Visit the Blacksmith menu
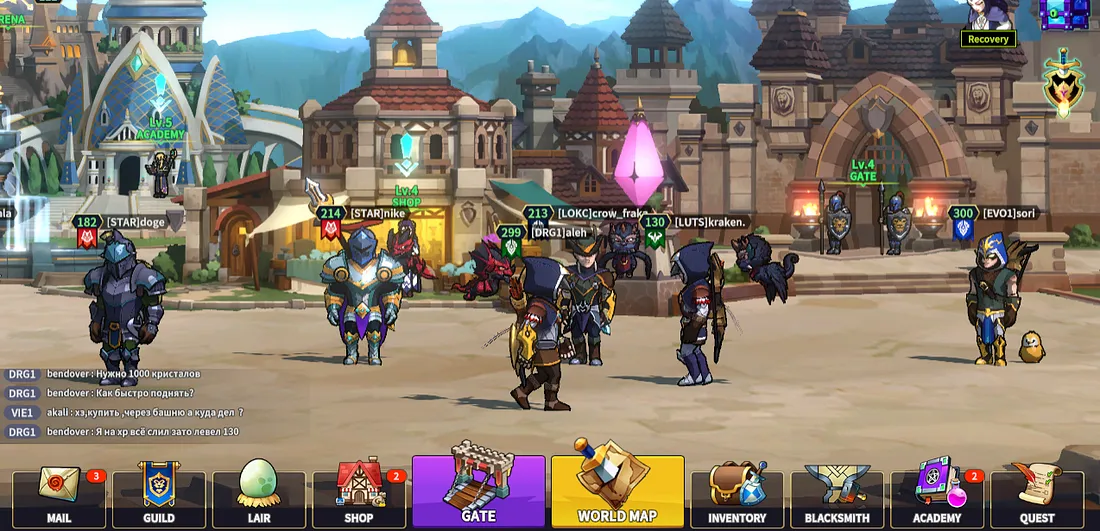 pyautogui.click(x=837, y=494)
